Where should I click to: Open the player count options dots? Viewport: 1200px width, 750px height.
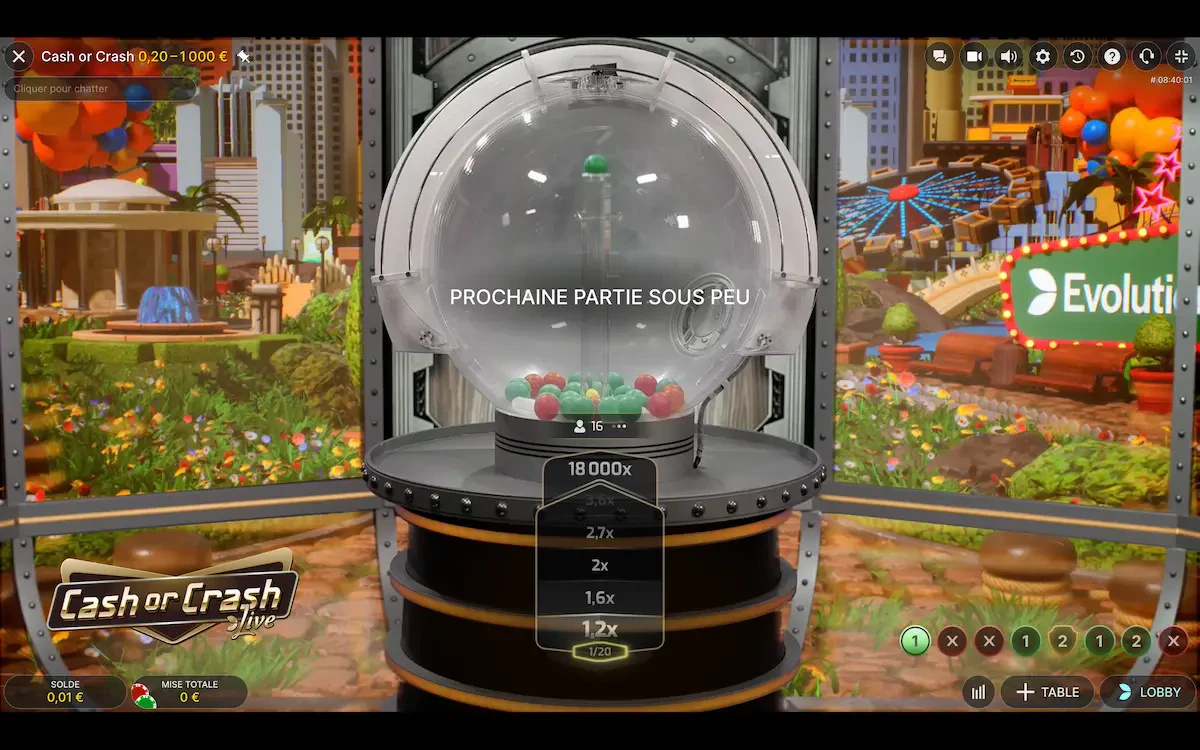[620, 426]
